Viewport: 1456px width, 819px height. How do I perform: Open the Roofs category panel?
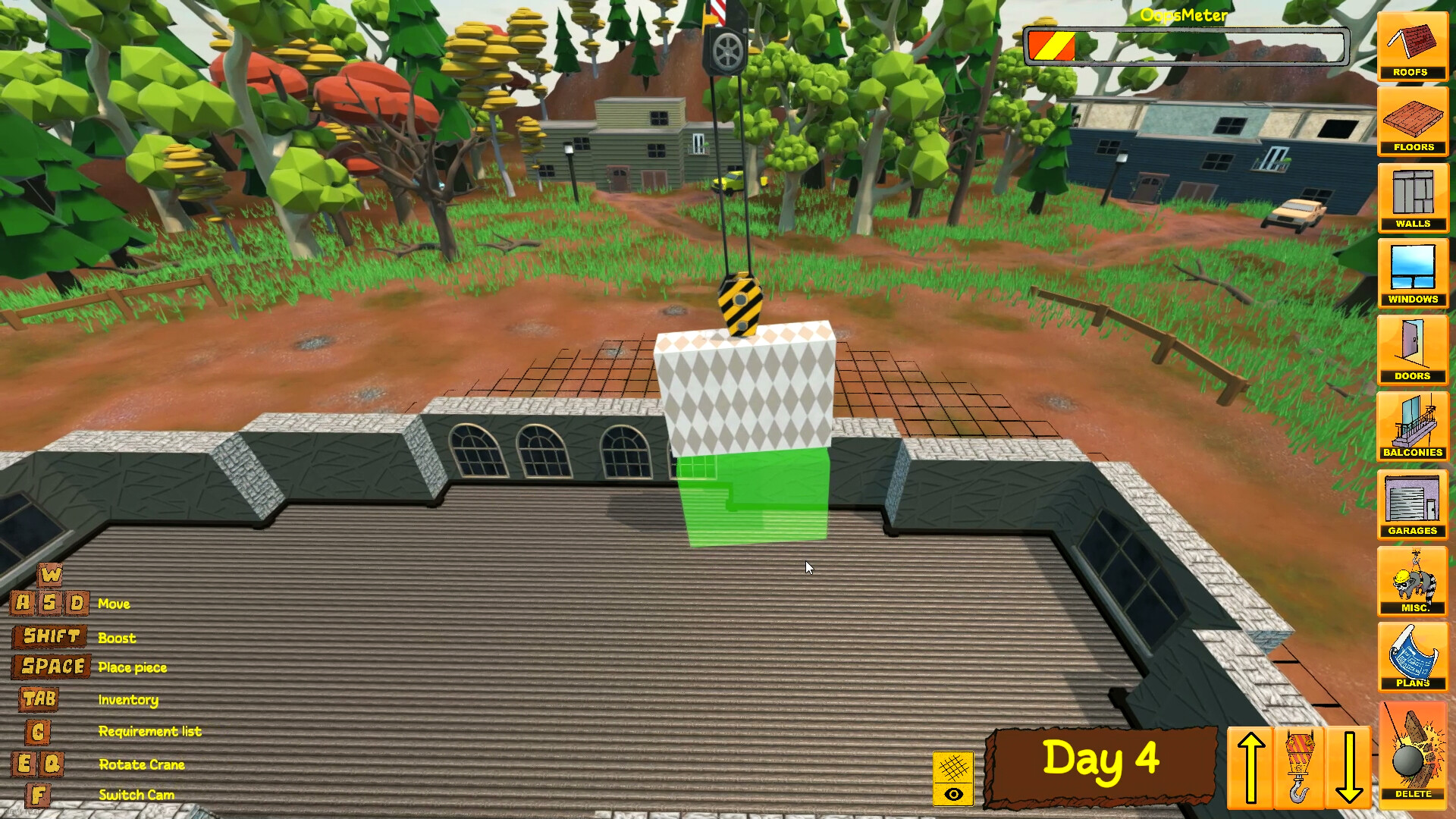tap(1412, 47)
